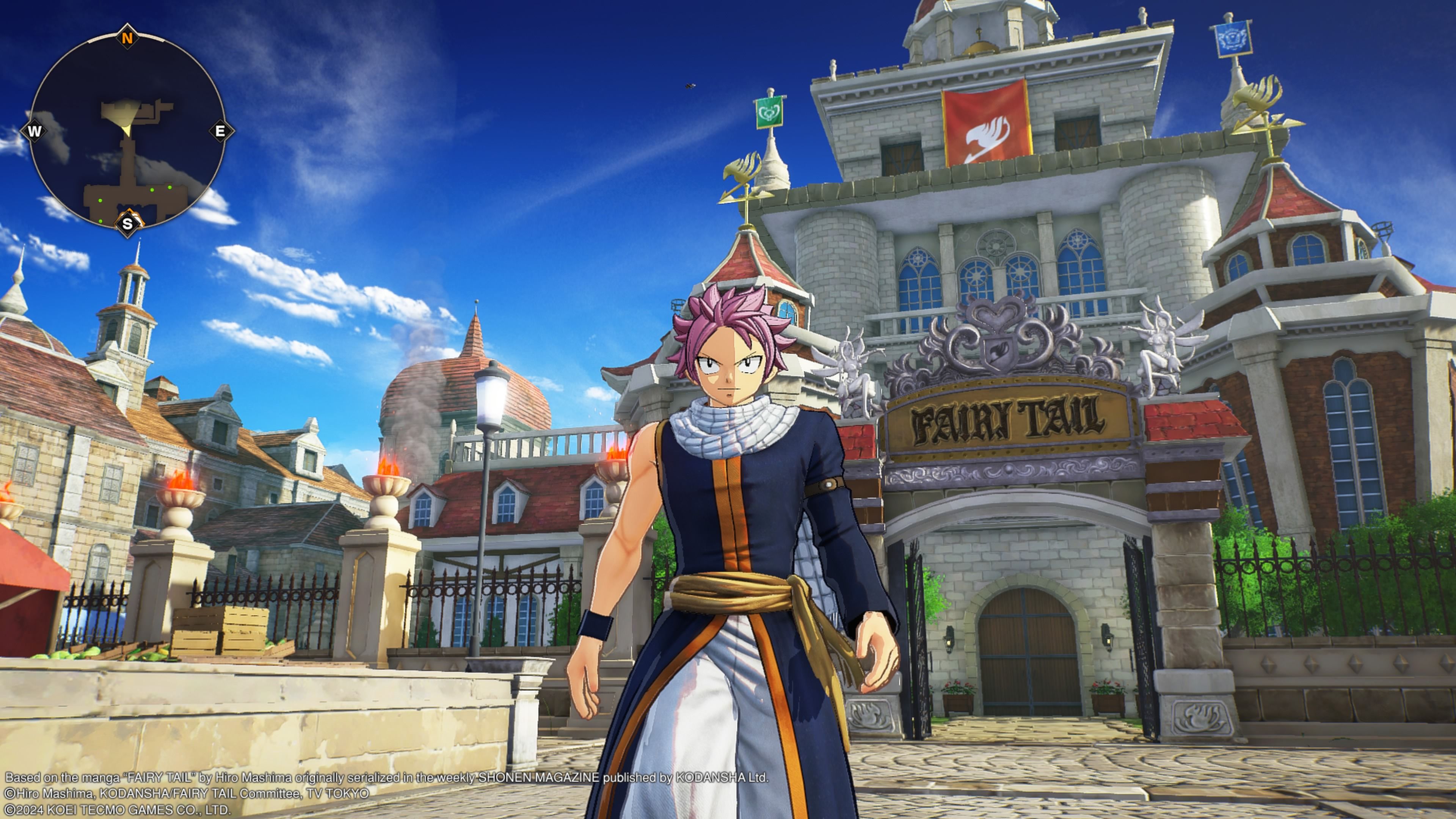The image size is (1456, 819).
Task: Click the minimap circle in the top-left corner
Action: point(130,130)
